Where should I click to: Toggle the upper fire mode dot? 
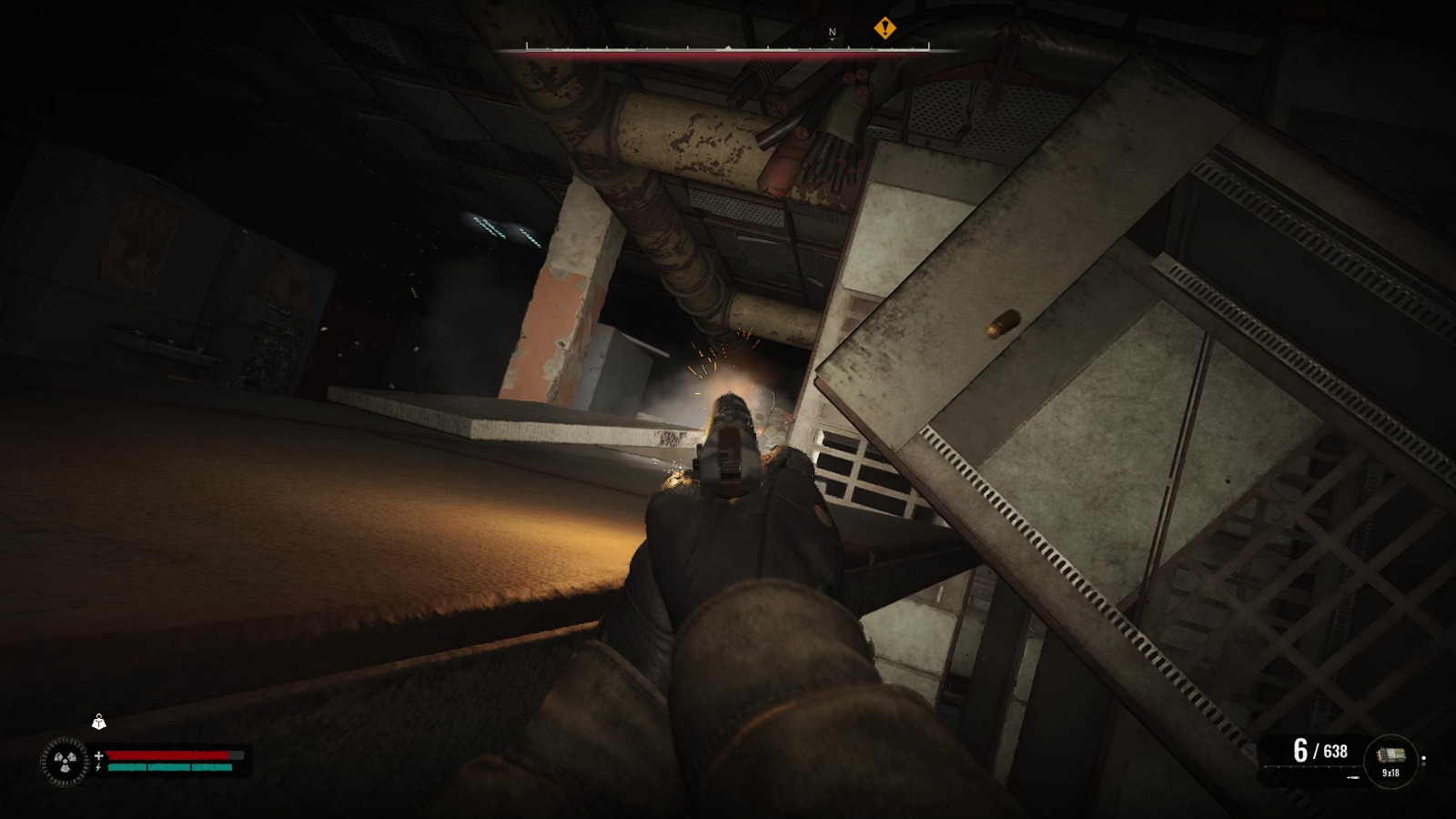coord(1424,758)
